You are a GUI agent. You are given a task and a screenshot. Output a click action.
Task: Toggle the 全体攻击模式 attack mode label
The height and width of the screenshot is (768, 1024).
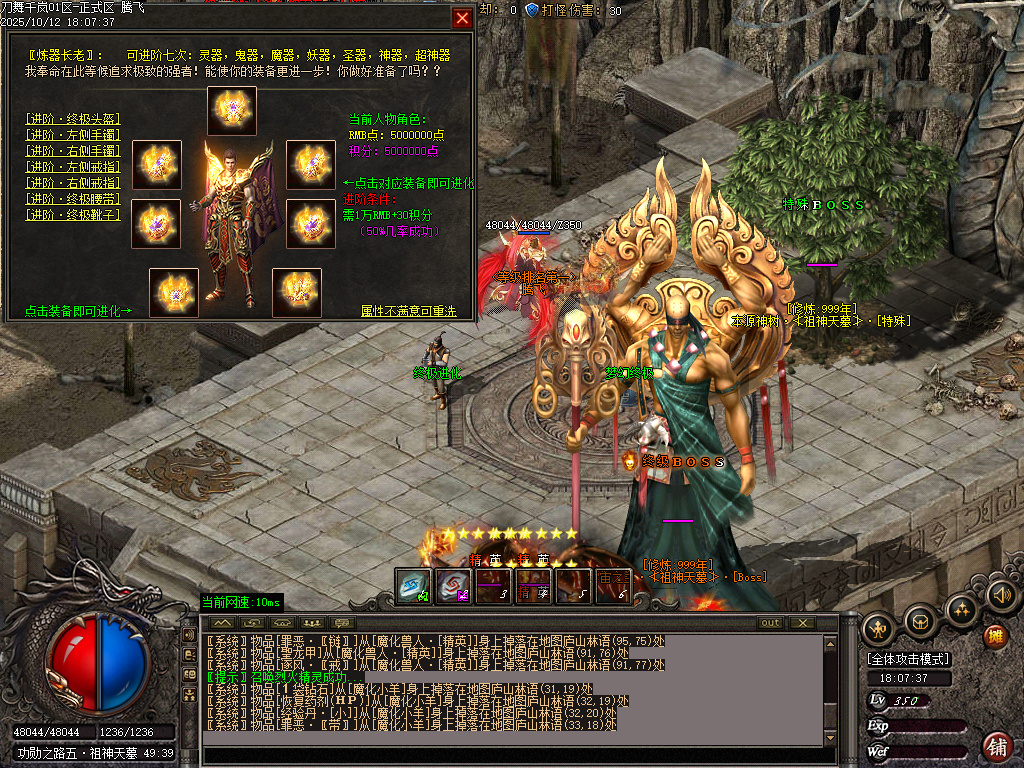coord(909,659)
